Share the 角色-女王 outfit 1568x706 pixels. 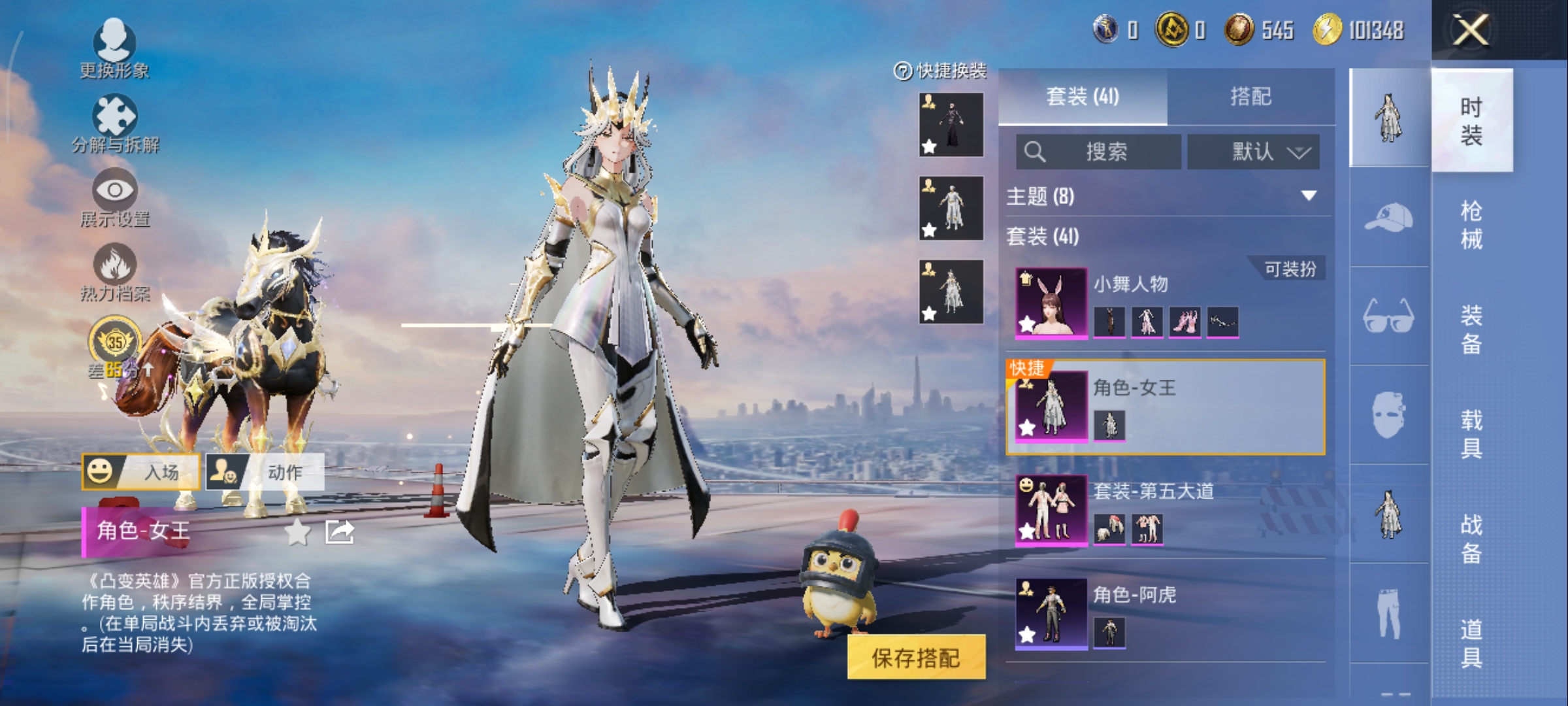340,532
